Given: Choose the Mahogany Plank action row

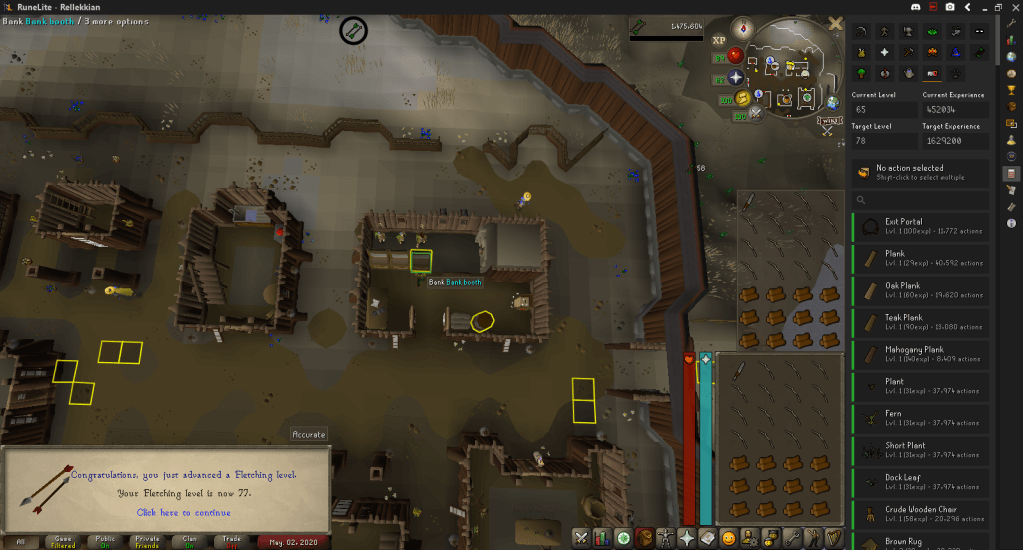Looking at the screenshot, I should pyautogui.click(x=920, y=355).
